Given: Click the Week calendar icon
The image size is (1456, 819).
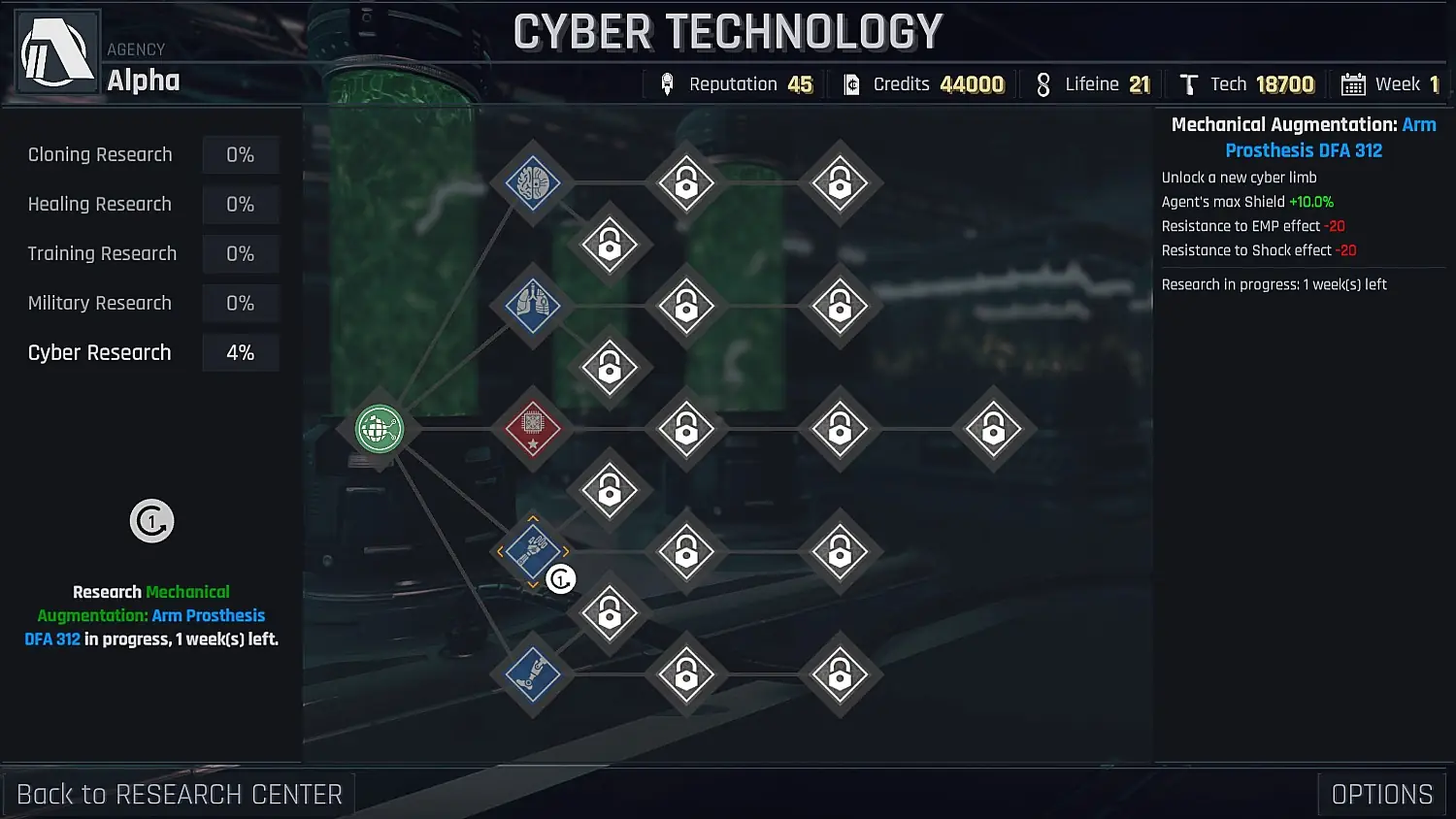Looking at the screenshot, I should [1350, 84].
